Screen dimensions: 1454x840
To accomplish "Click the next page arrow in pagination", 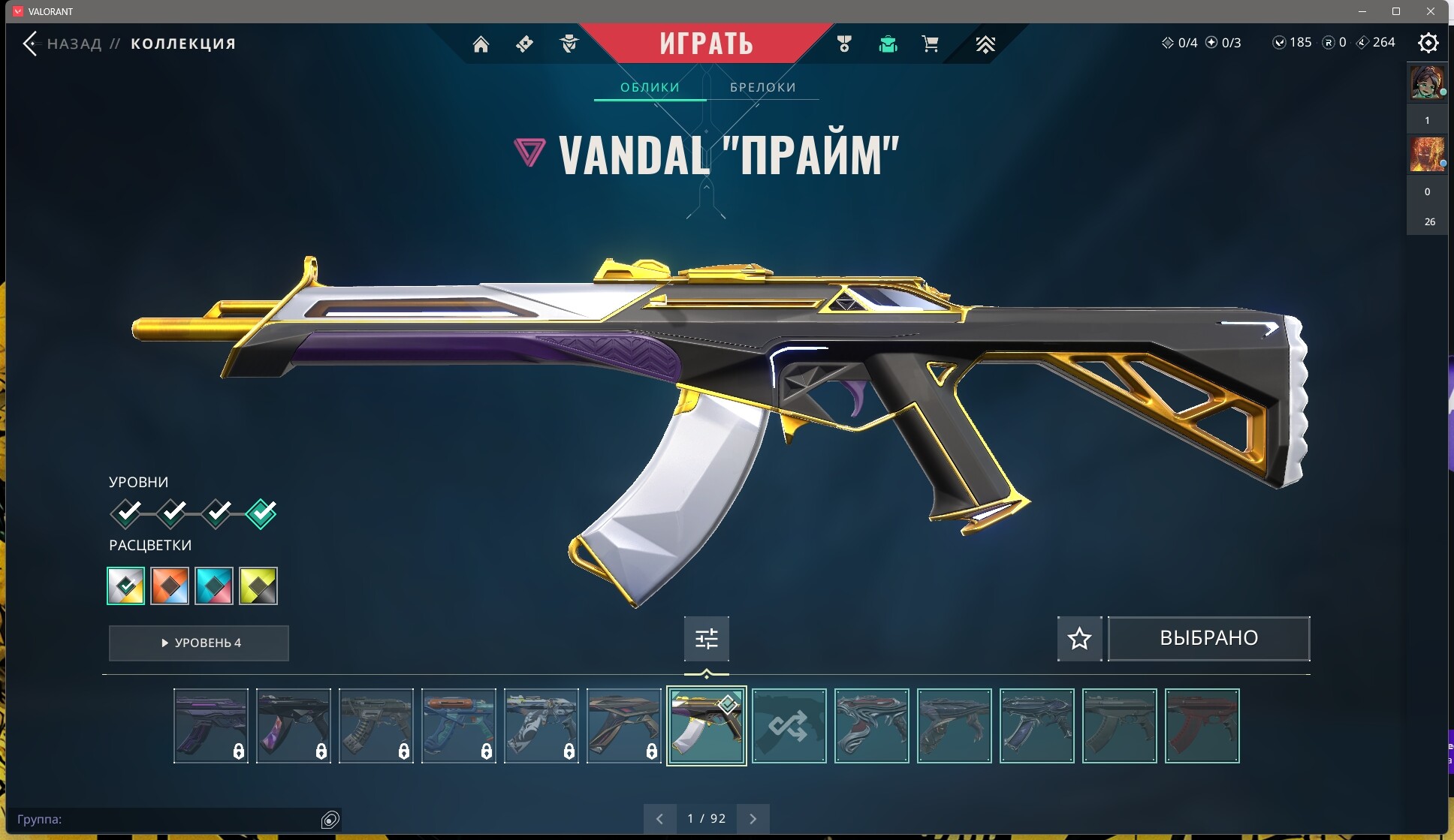I will pos(754,818).
